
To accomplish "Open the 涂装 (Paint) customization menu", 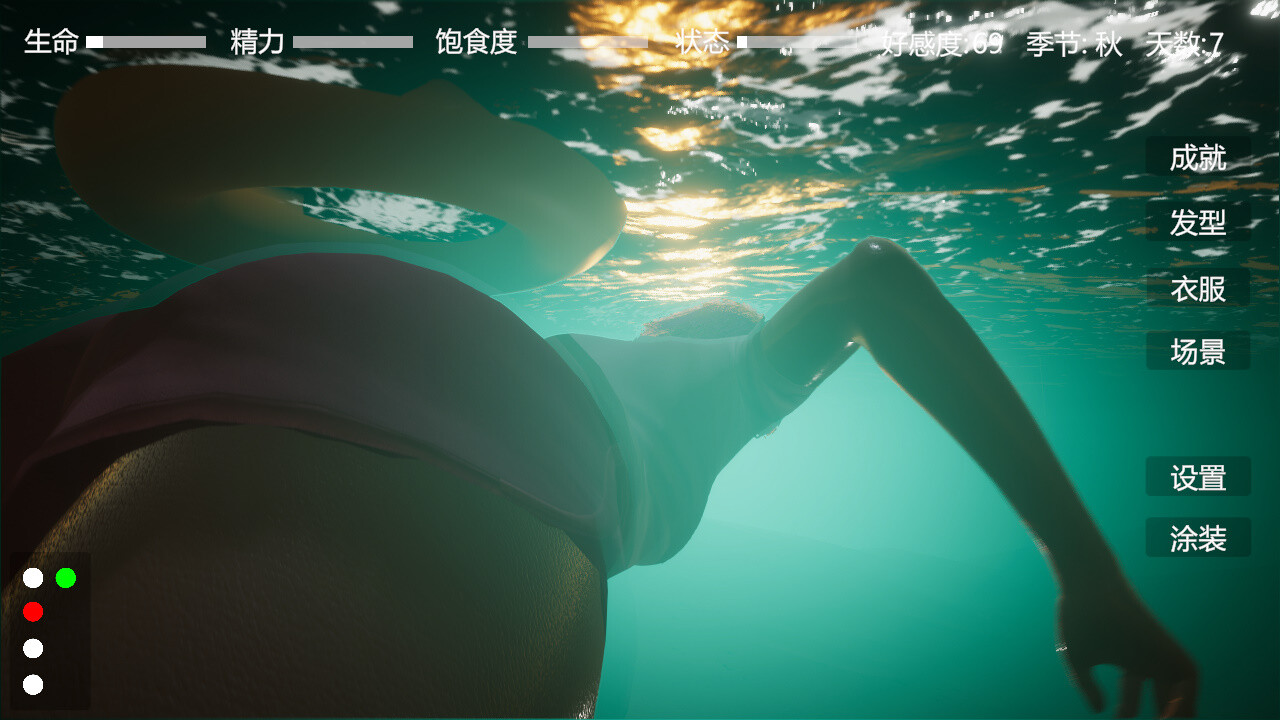I will click(x=1197, y=537).
